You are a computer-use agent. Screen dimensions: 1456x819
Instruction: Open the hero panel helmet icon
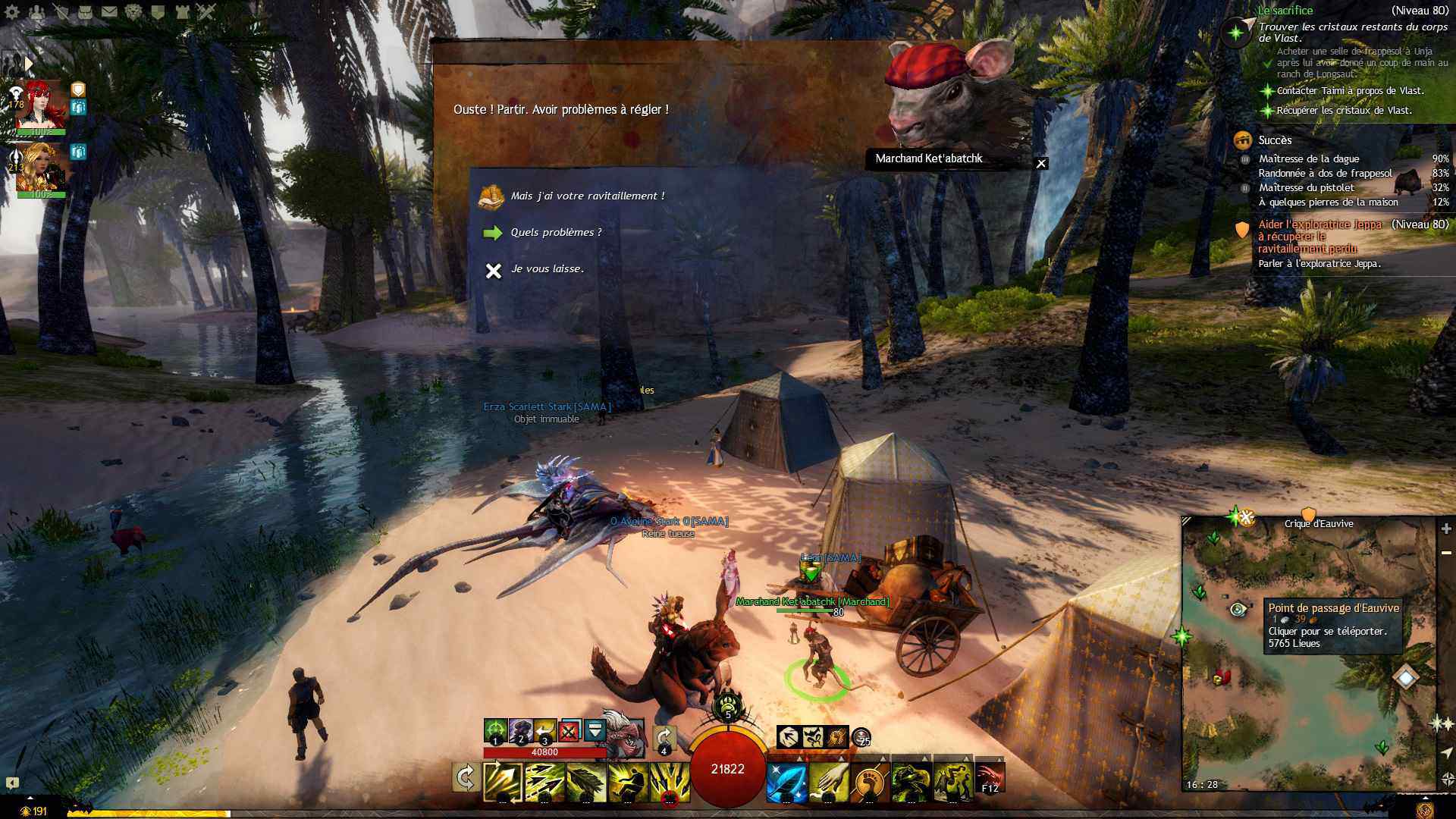[37, 11]
